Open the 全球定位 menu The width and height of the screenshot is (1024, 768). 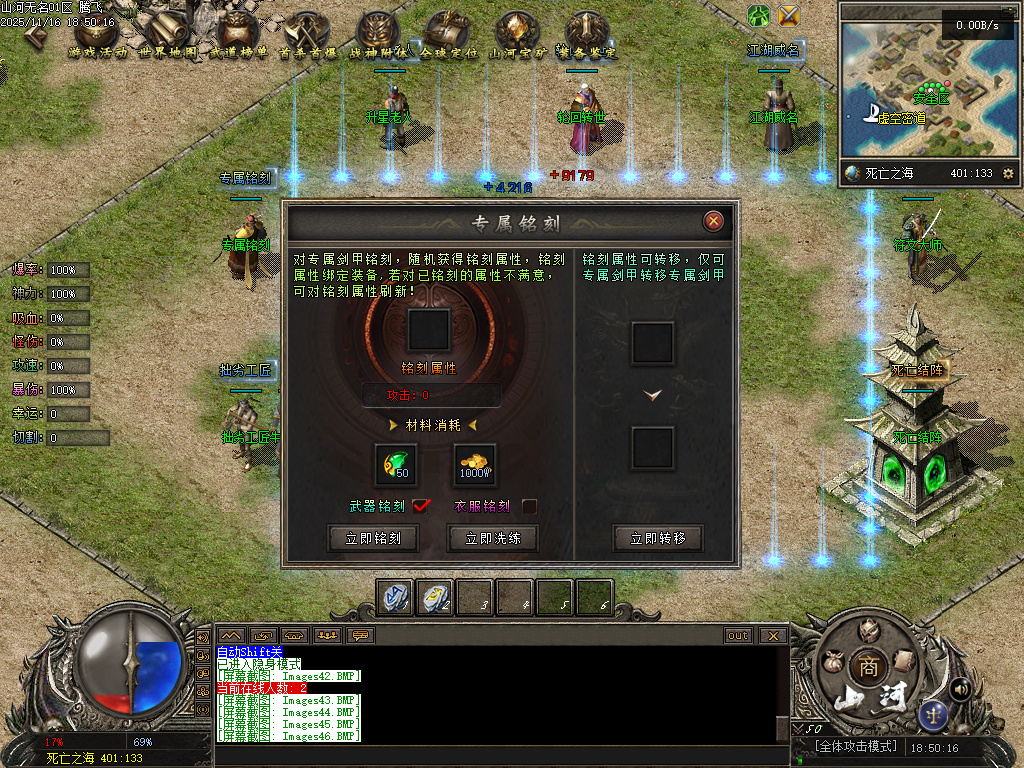pos(448,36)
